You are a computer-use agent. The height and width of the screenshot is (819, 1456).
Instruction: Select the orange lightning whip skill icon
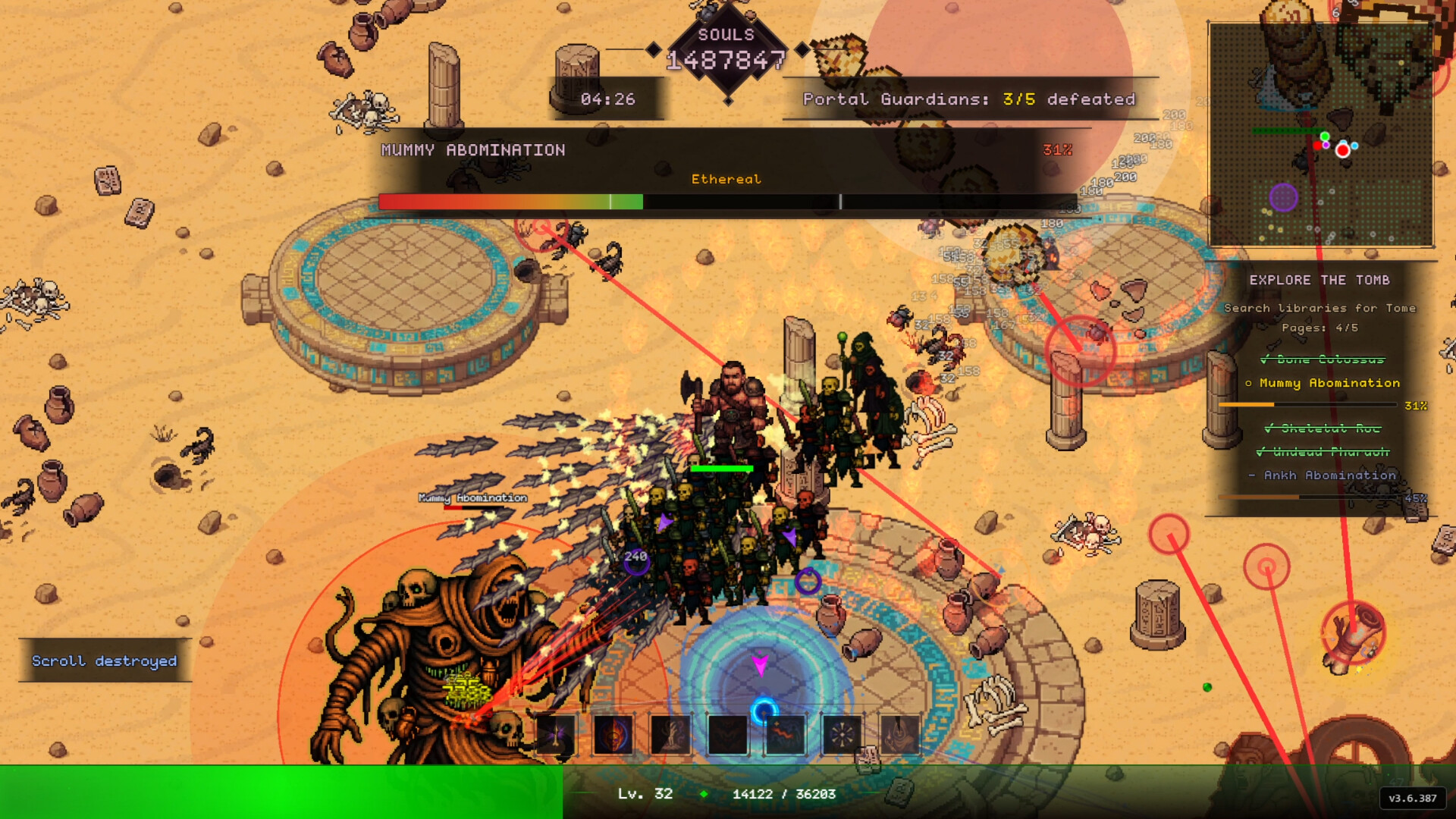click(x=785, y=734)
